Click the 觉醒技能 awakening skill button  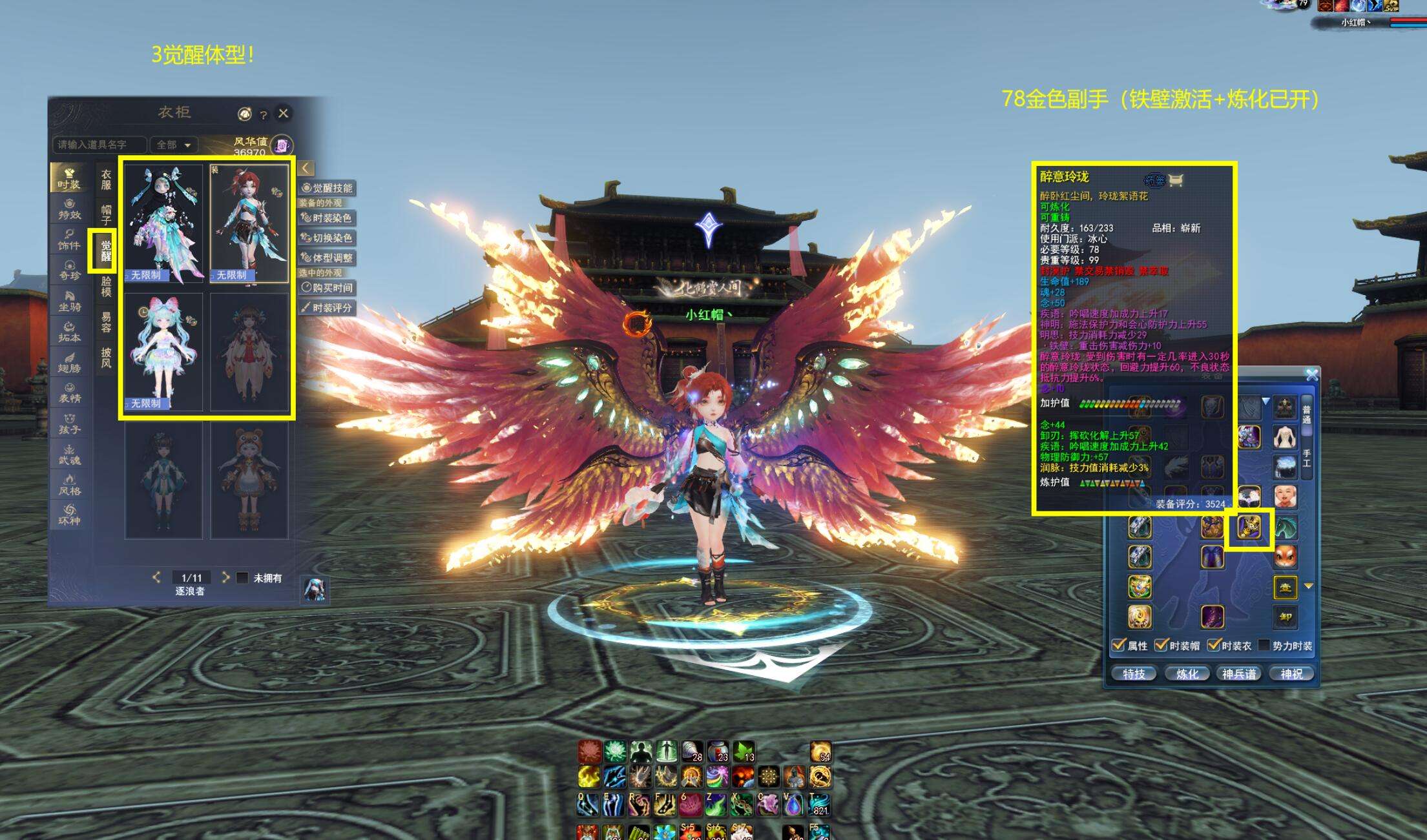328,188
